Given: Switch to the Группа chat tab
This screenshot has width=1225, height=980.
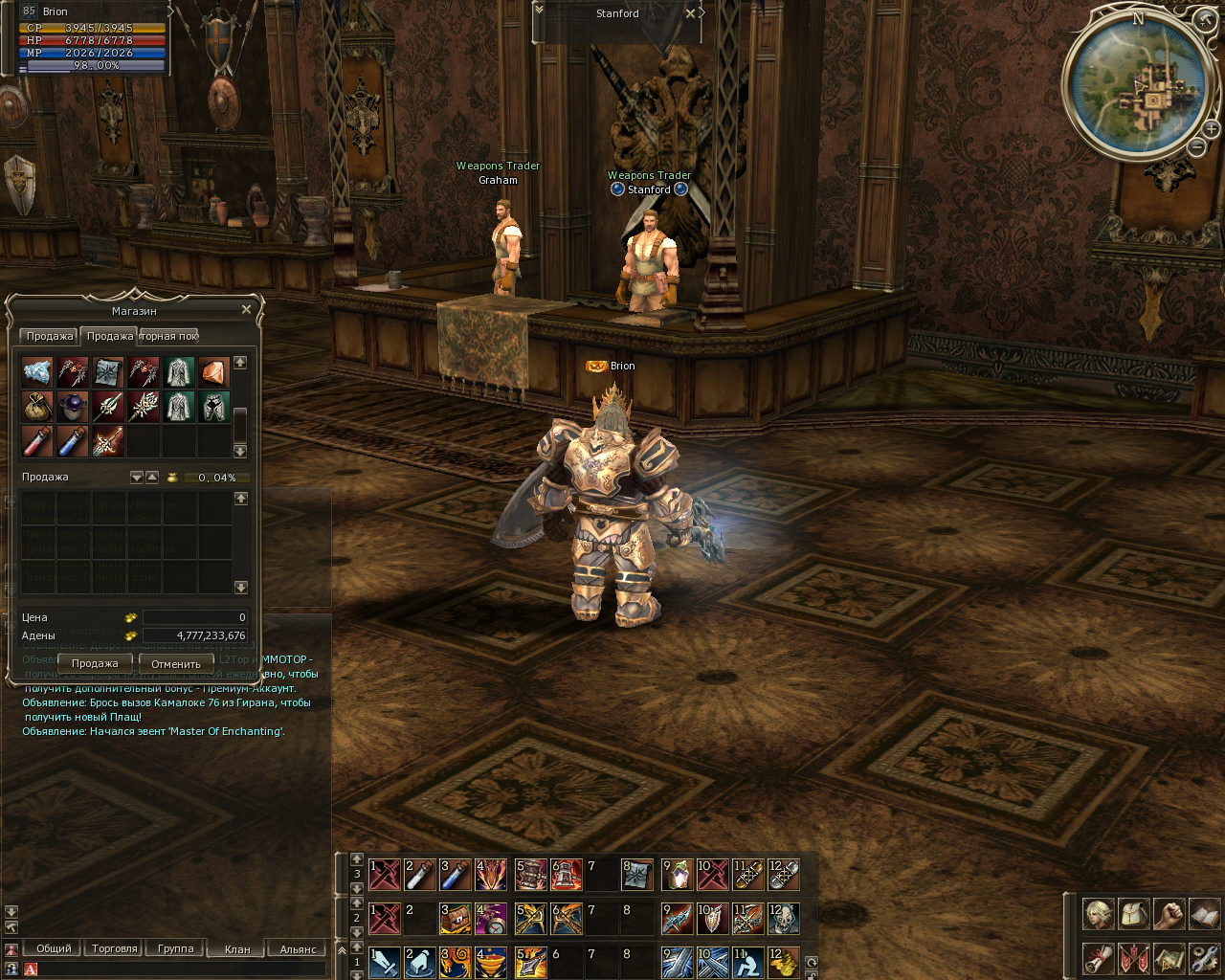Looking at the screenshot, I should pos(176,948).
